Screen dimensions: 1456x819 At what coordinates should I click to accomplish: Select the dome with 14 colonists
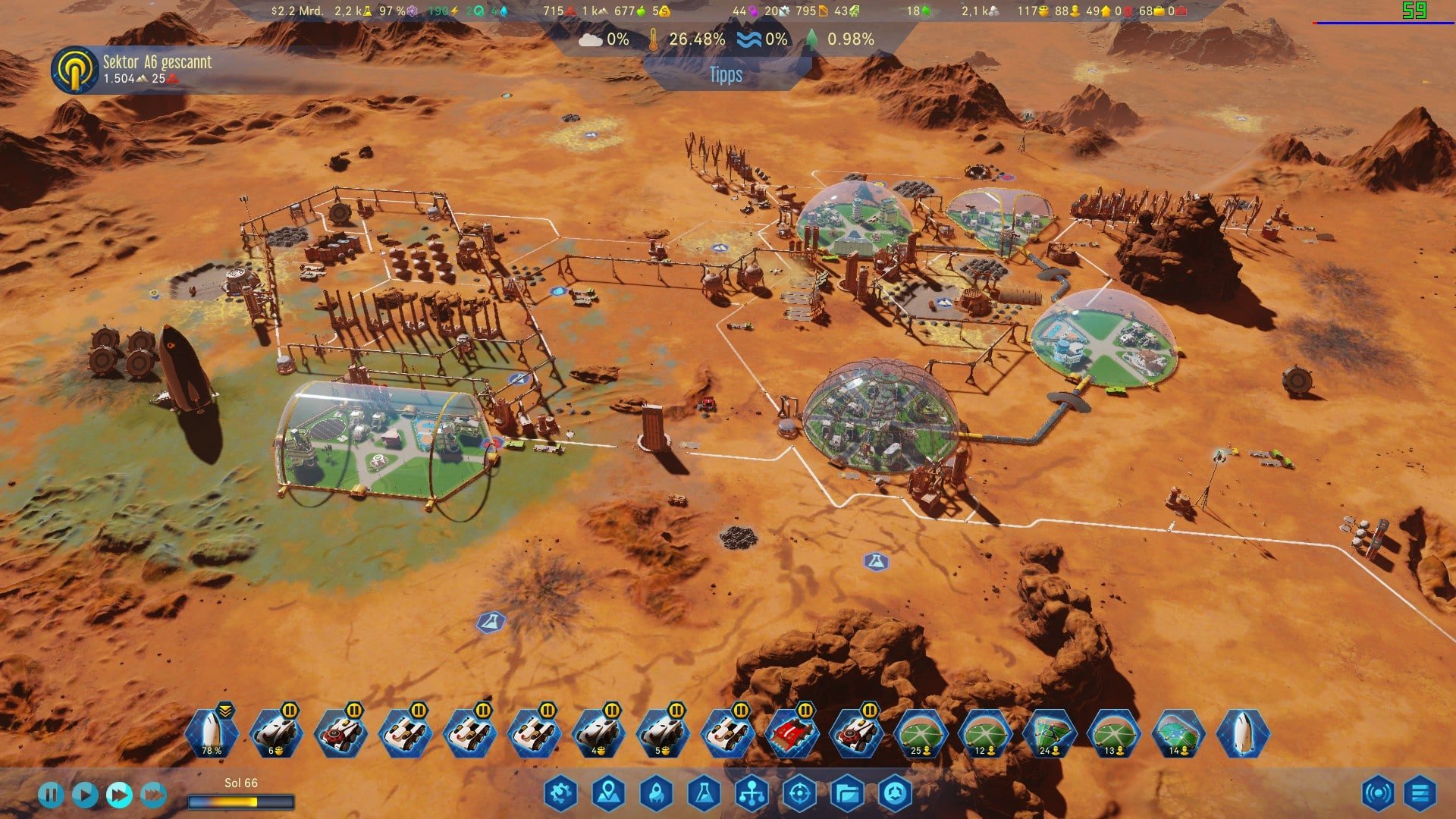(x=1178, y=734)
